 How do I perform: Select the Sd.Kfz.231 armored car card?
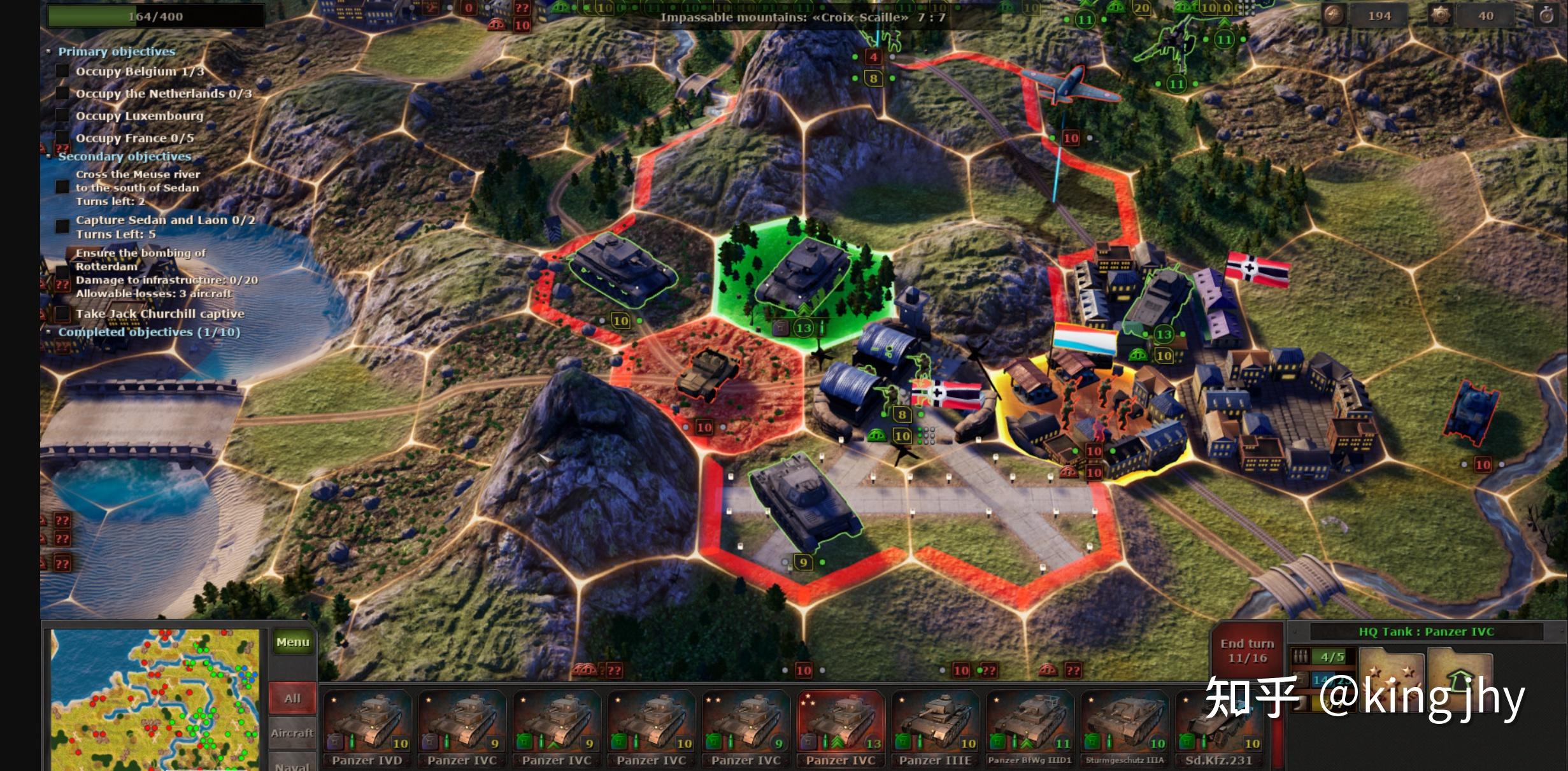(1218, 727)
